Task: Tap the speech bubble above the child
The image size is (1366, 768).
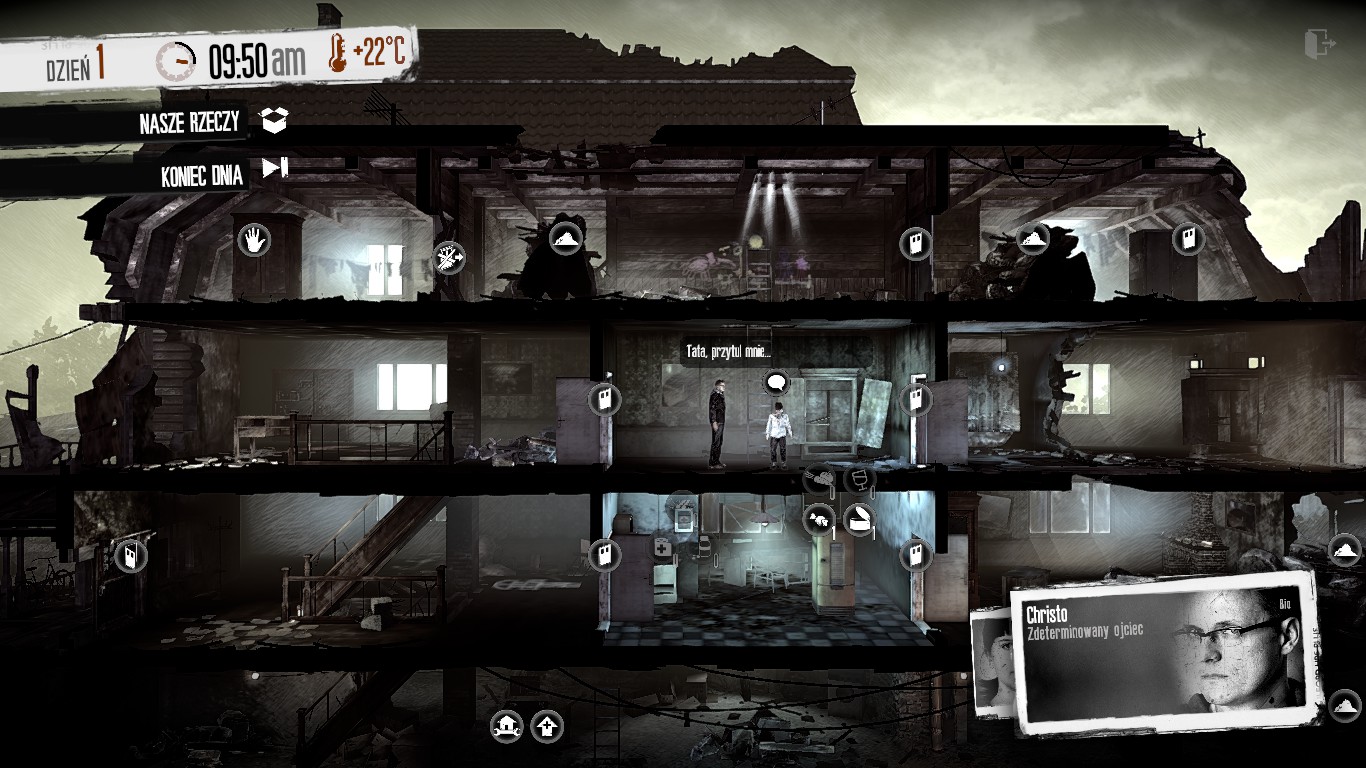Action: tap(776, 382)
